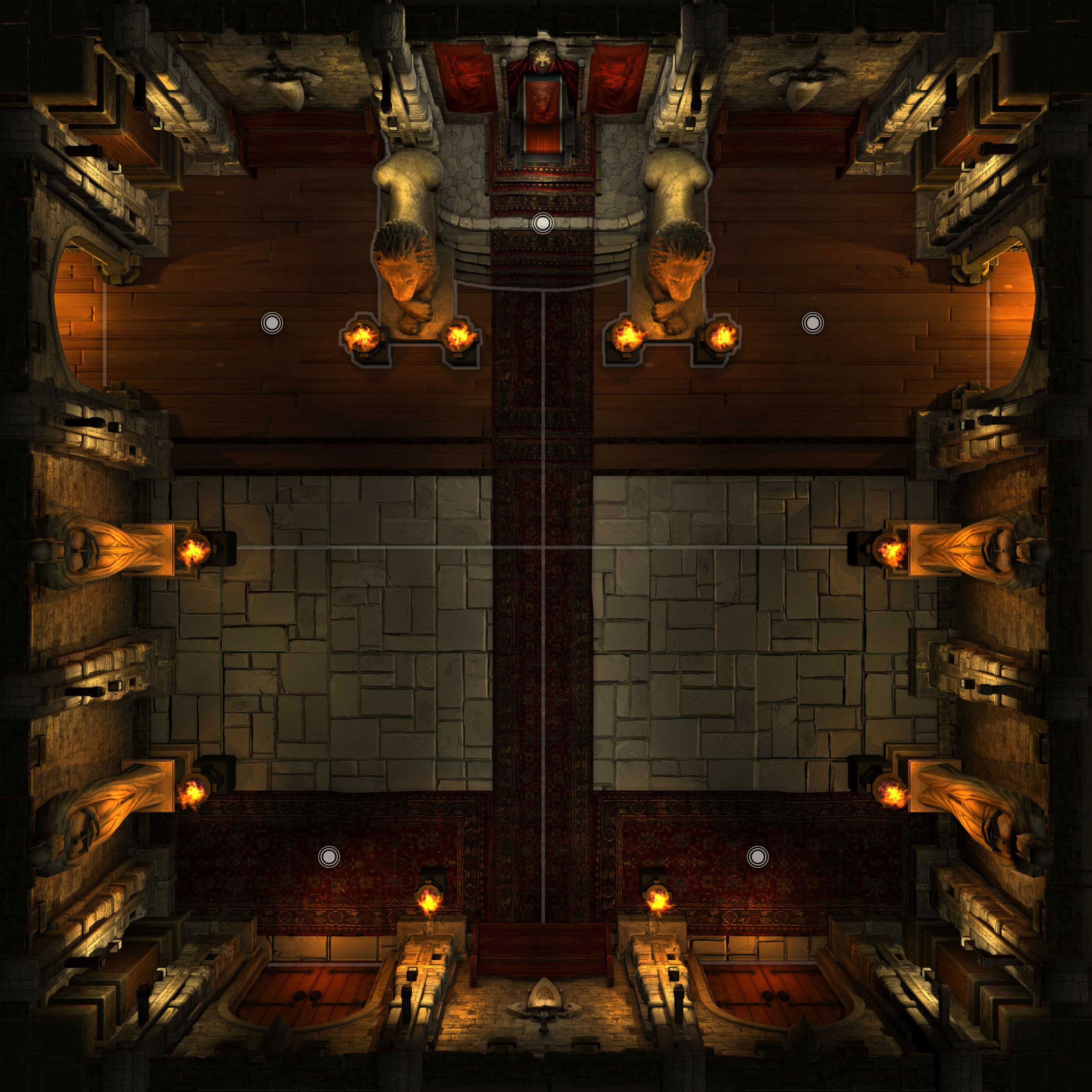Choose the circle marker beside the right archway
The width and height of the screenshot is (1092, 1092).
(x=812, y=323)
